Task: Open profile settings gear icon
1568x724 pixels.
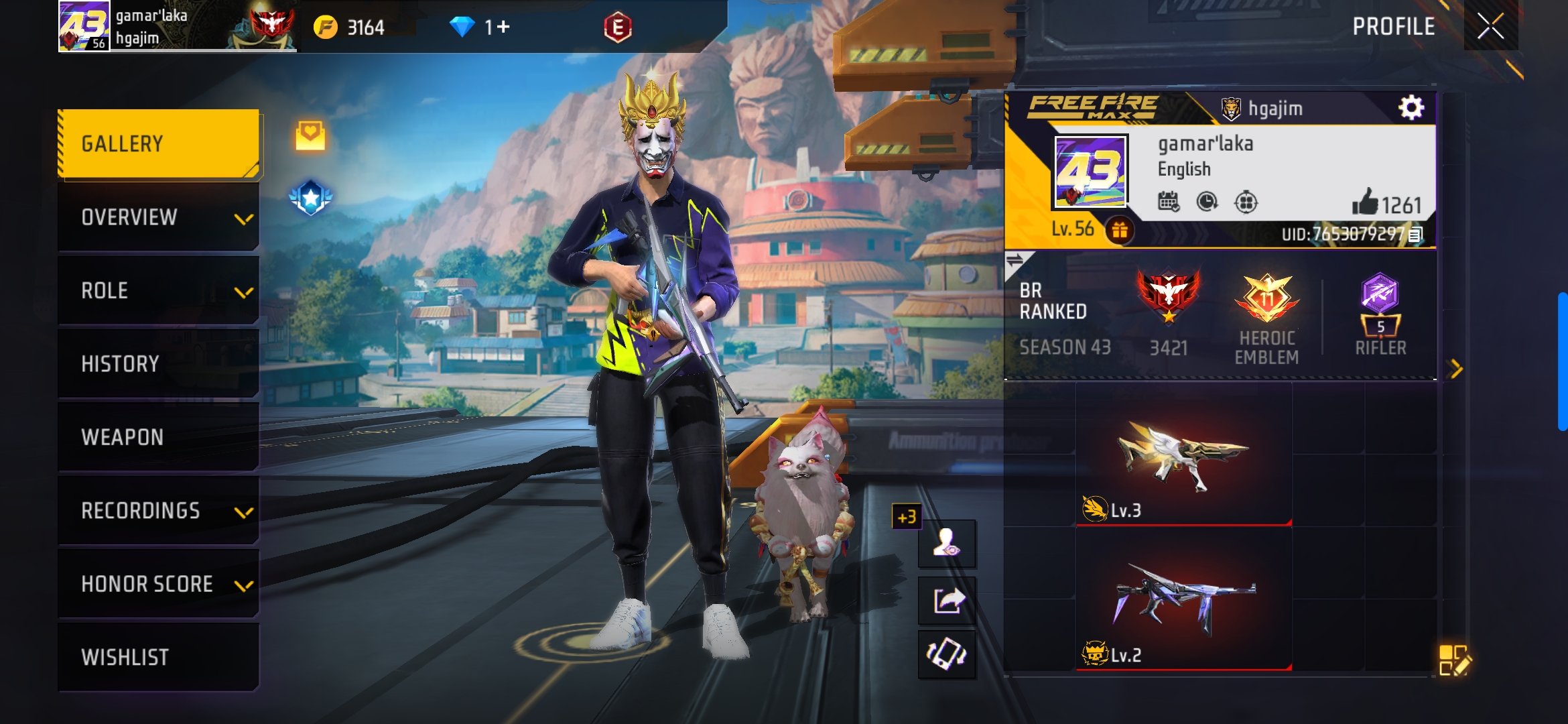Action: point(1411,107)
